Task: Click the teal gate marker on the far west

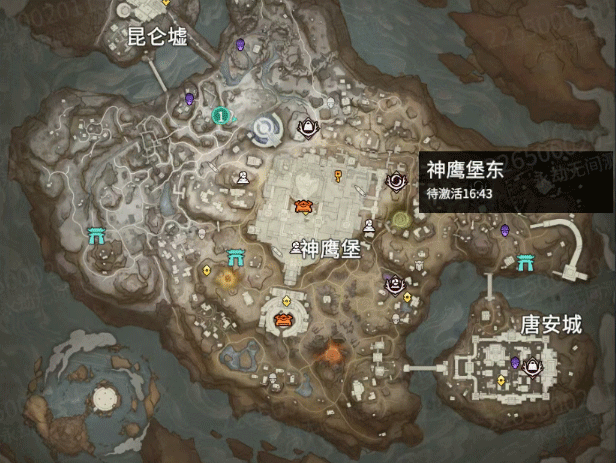Action: [x=98, y=236]
